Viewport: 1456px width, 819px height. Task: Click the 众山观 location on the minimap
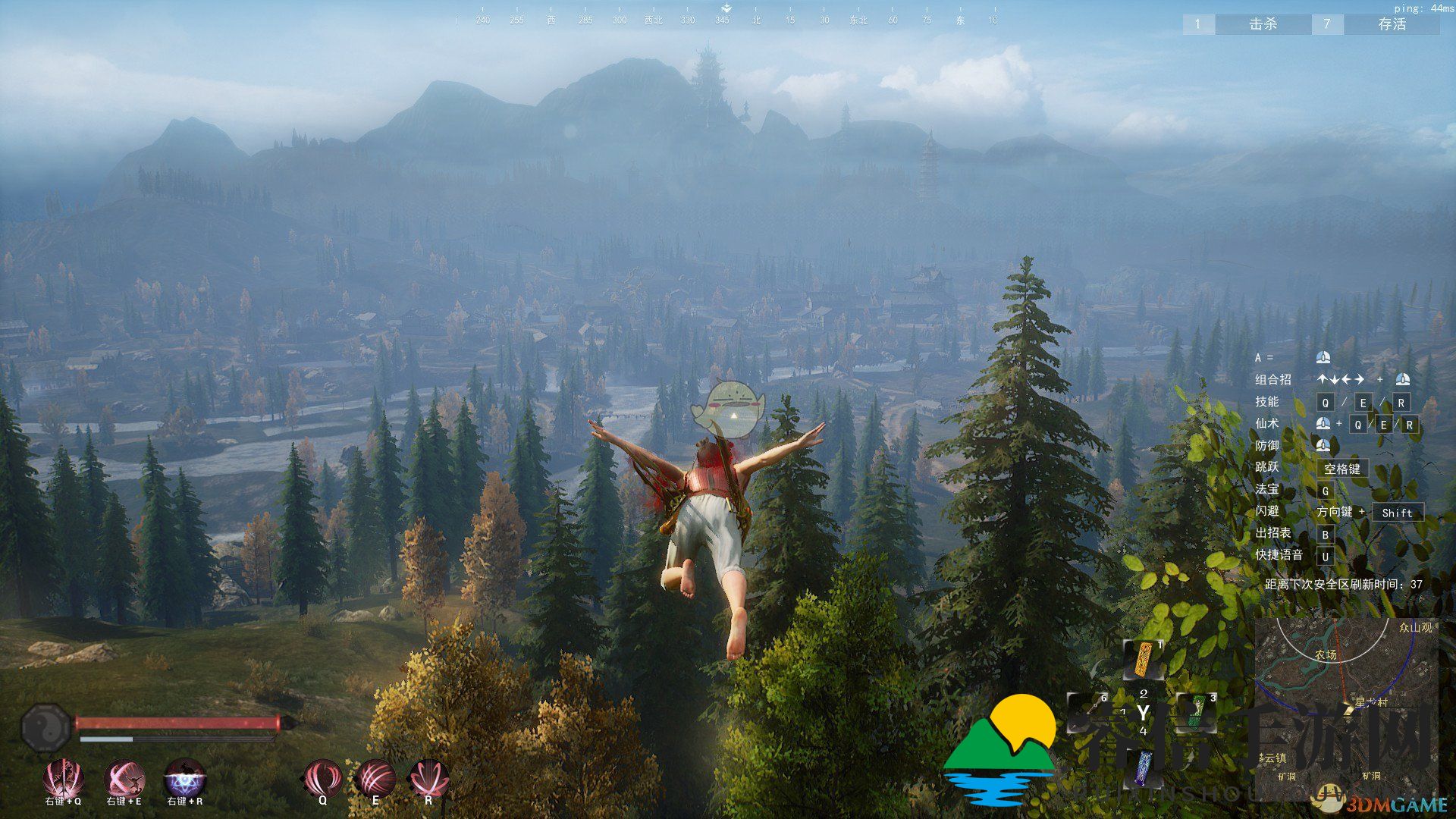[1415, 628]
